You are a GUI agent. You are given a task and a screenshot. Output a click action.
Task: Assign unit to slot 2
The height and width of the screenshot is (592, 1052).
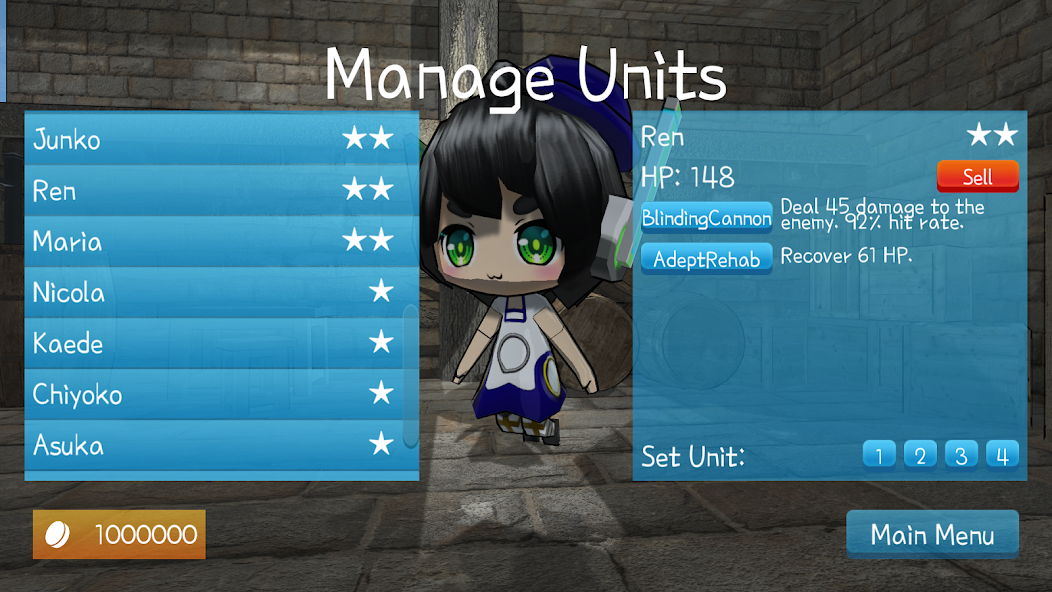[x=920, y=456]
